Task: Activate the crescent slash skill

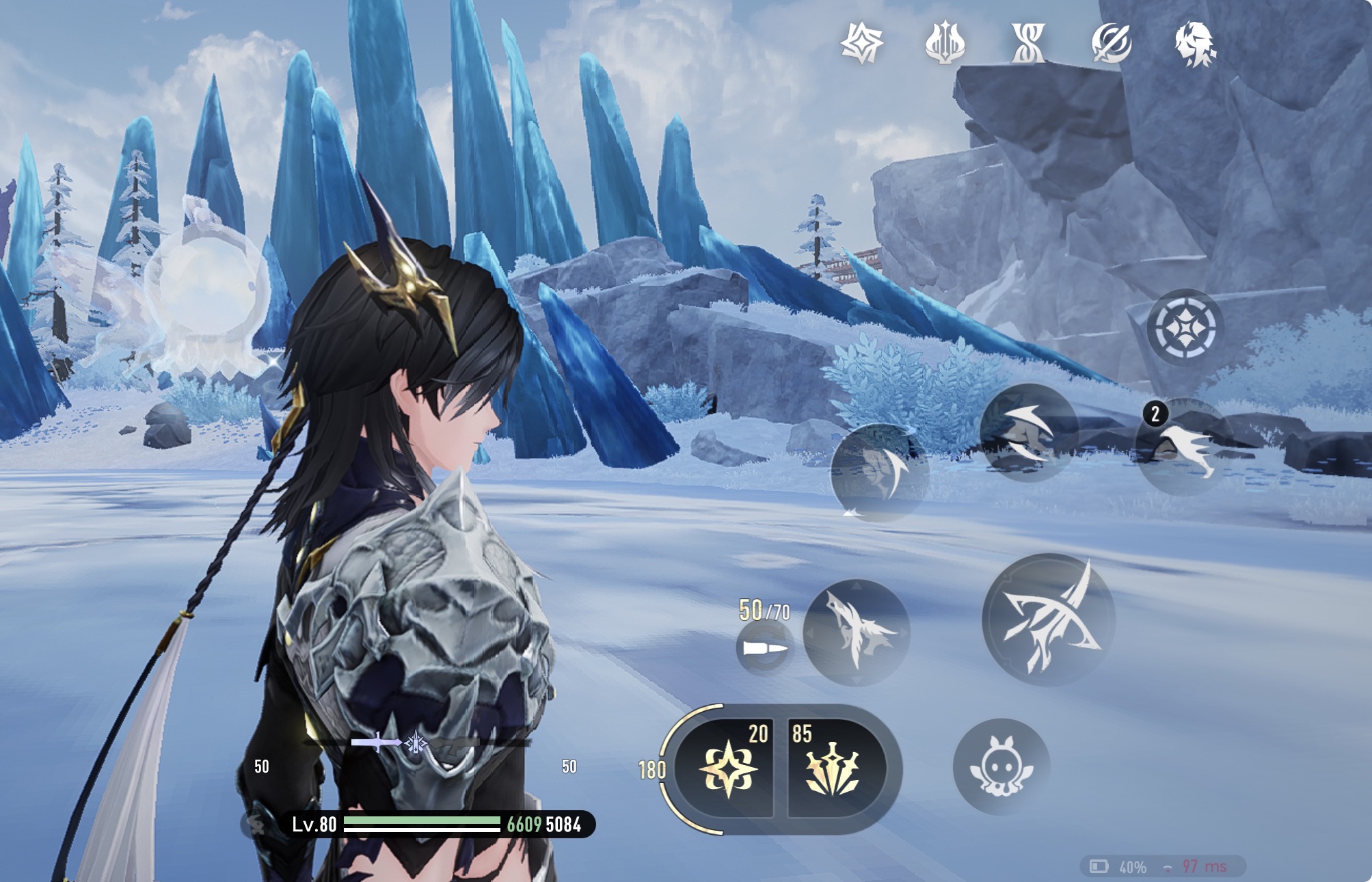Action: [x=879, y=472]
